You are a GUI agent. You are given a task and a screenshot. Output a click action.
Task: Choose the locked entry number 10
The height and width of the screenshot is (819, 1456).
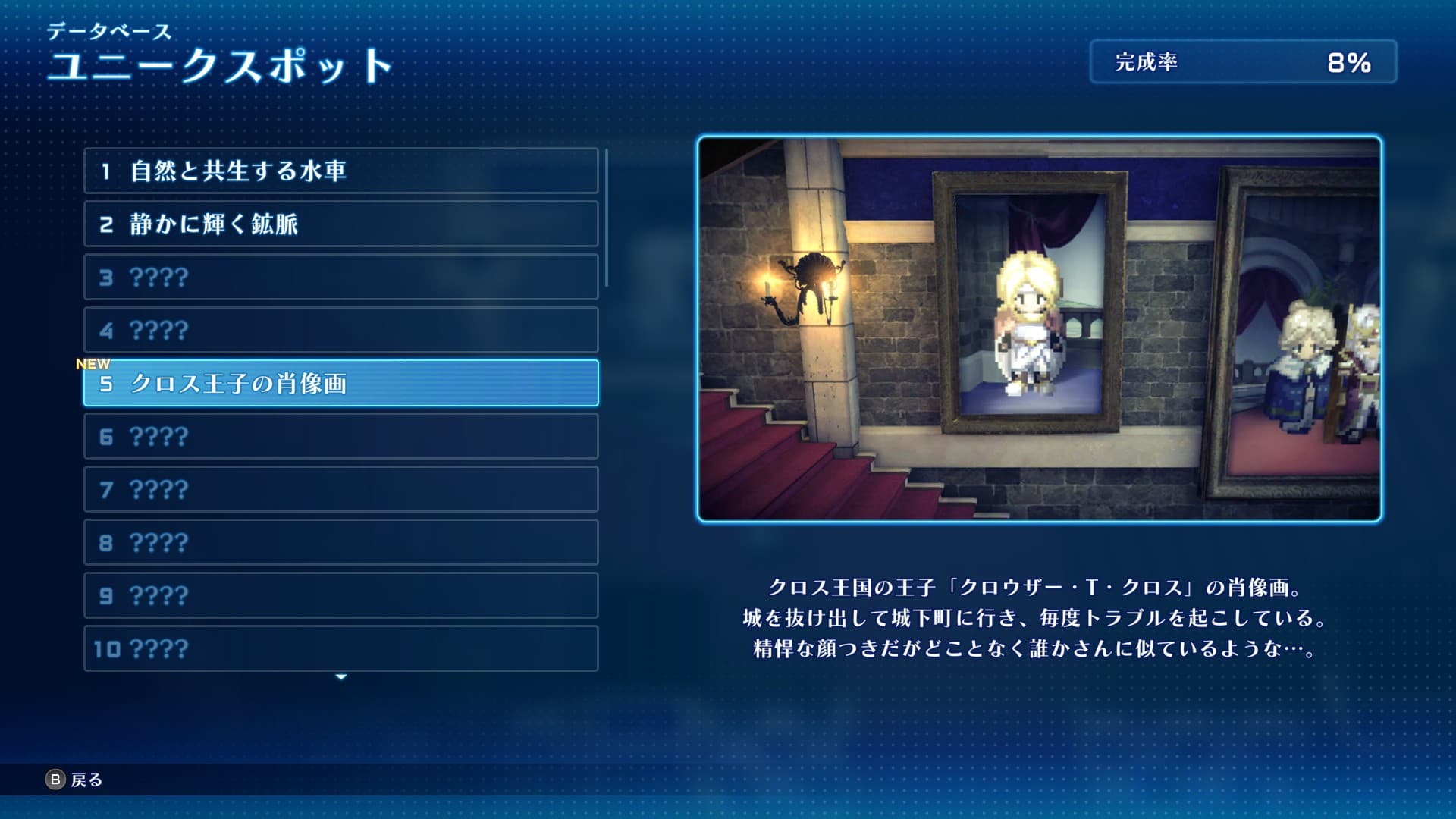(340, 648)
